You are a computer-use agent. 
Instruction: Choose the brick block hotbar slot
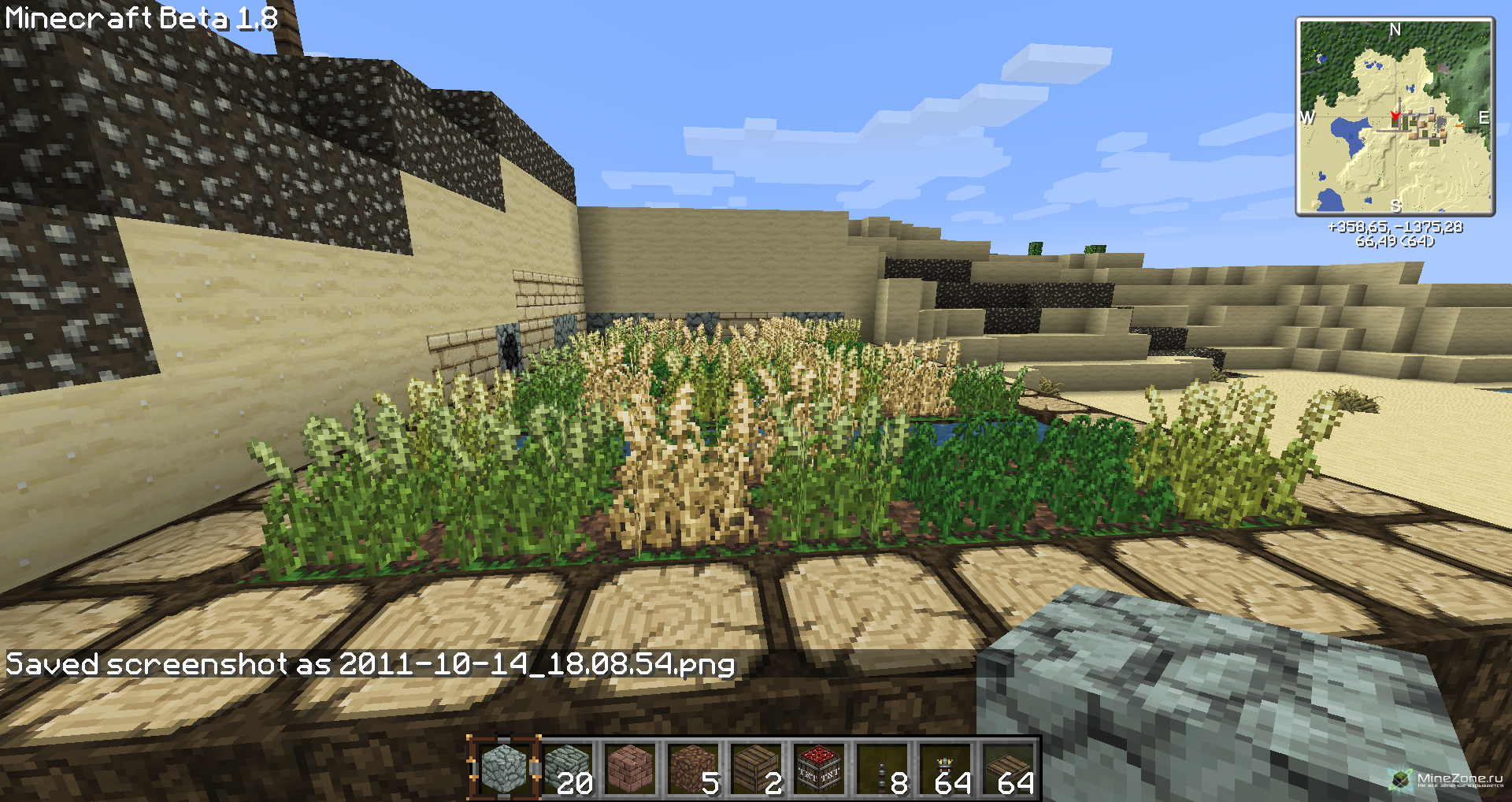pos(630,770)
